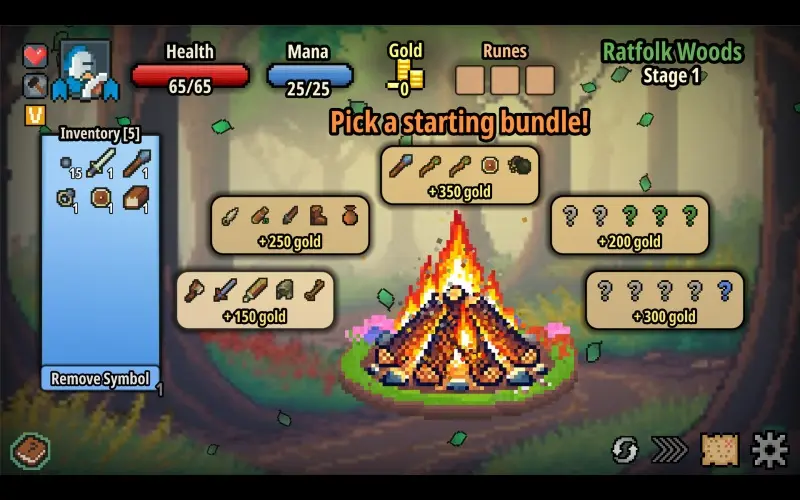Image resolution: width=800 pixels, height=500 pixels.
Task: Click the orange V badge icon
Action: pos(36,116)
